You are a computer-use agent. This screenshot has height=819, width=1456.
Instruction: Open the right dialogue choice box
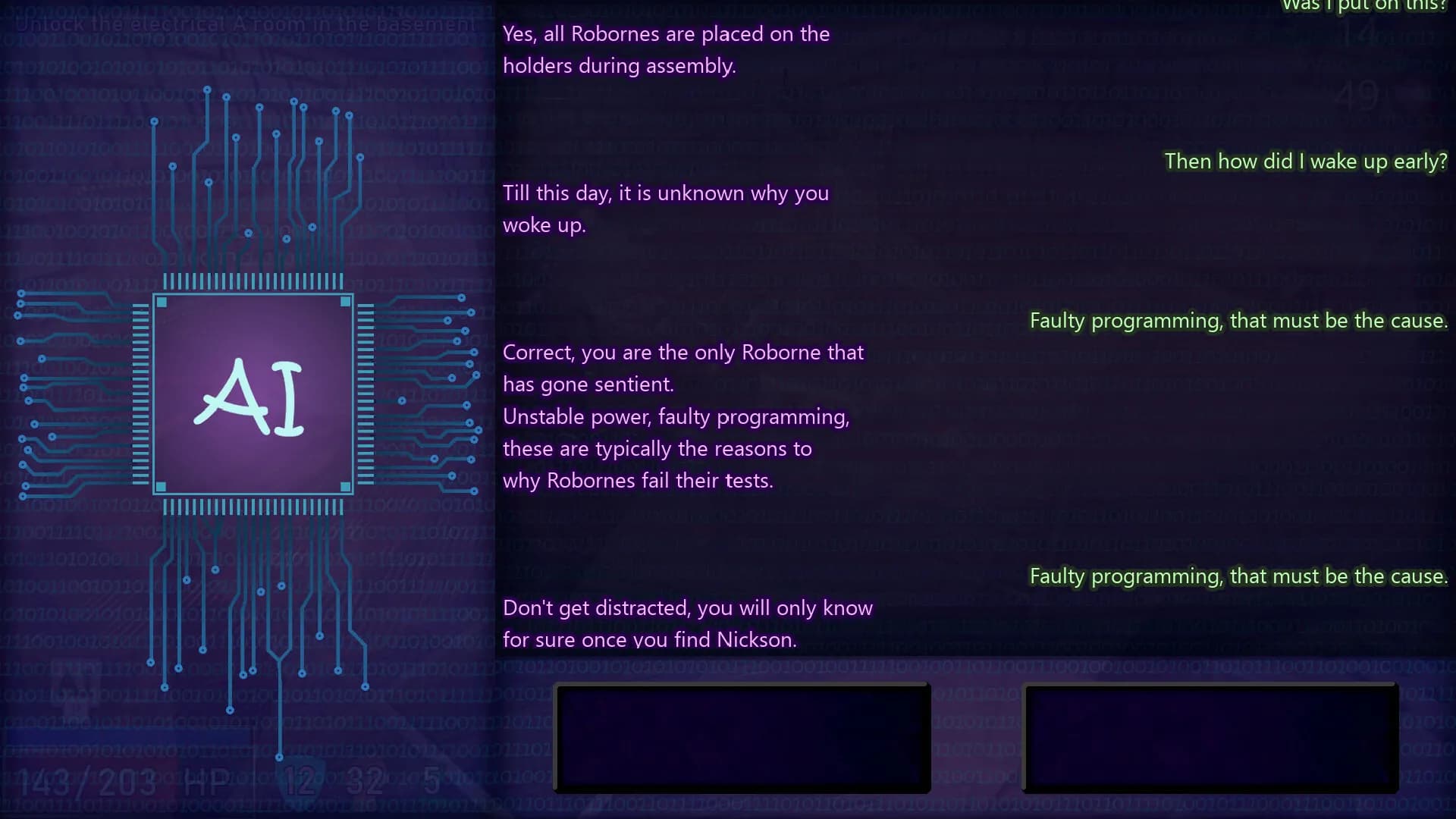pyautogui.click(x=1210, y=738)
